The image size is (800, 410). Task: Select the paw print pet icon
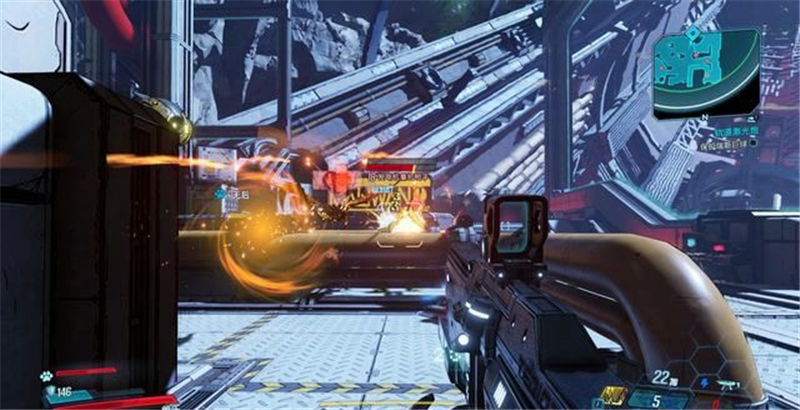tap(47, 378)
